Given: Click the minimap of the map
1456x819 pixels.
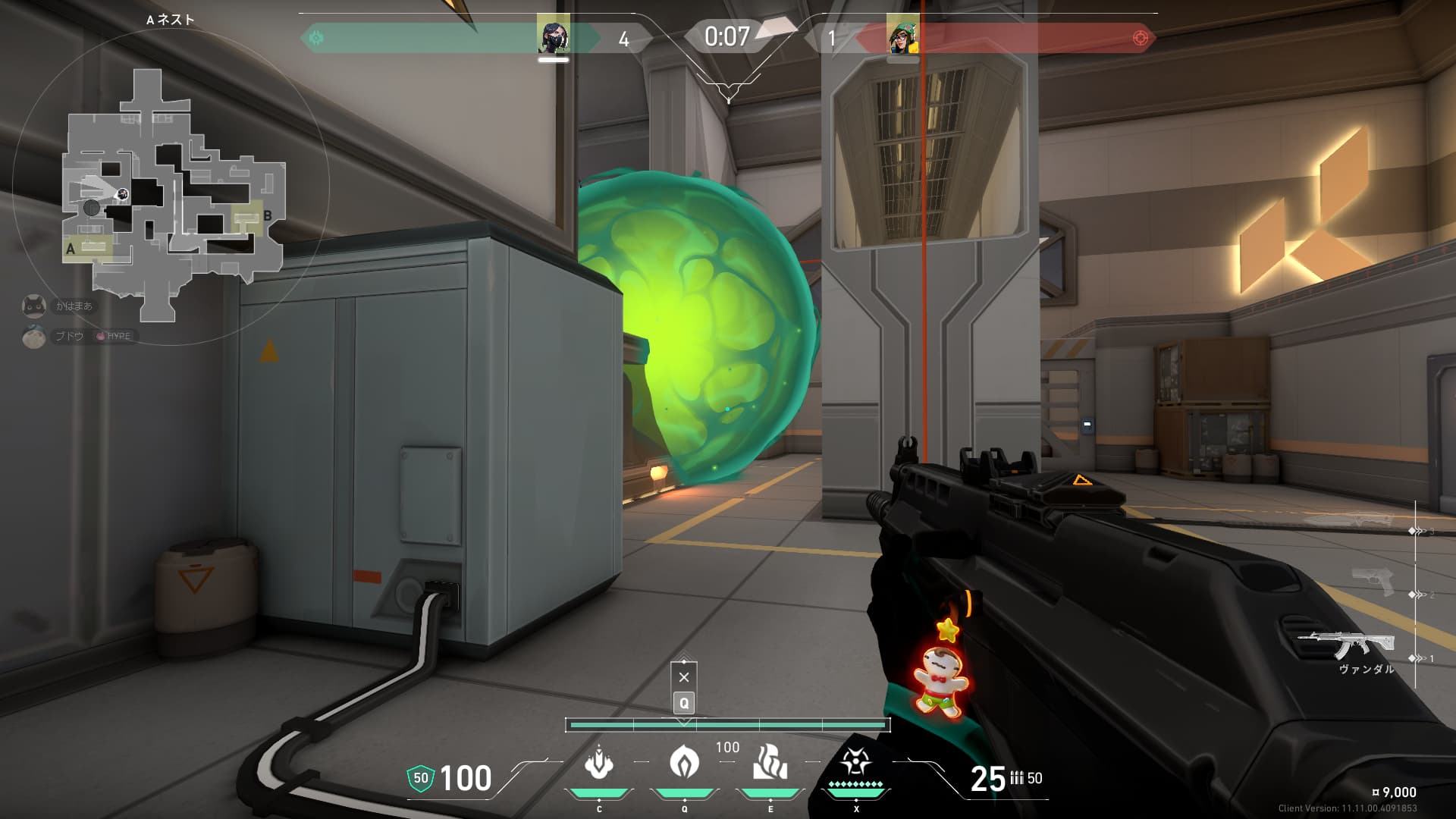Looking at the screenshot, I should click(173, 196).
